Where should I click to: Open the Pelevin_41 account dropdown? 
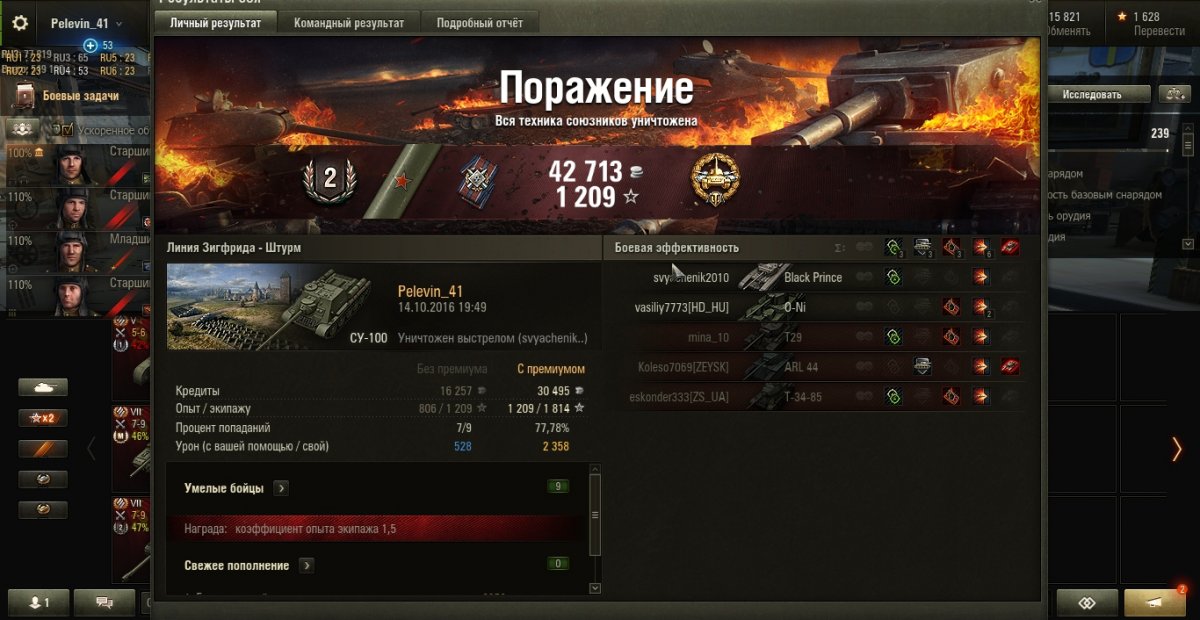click(x=87, y=23)
